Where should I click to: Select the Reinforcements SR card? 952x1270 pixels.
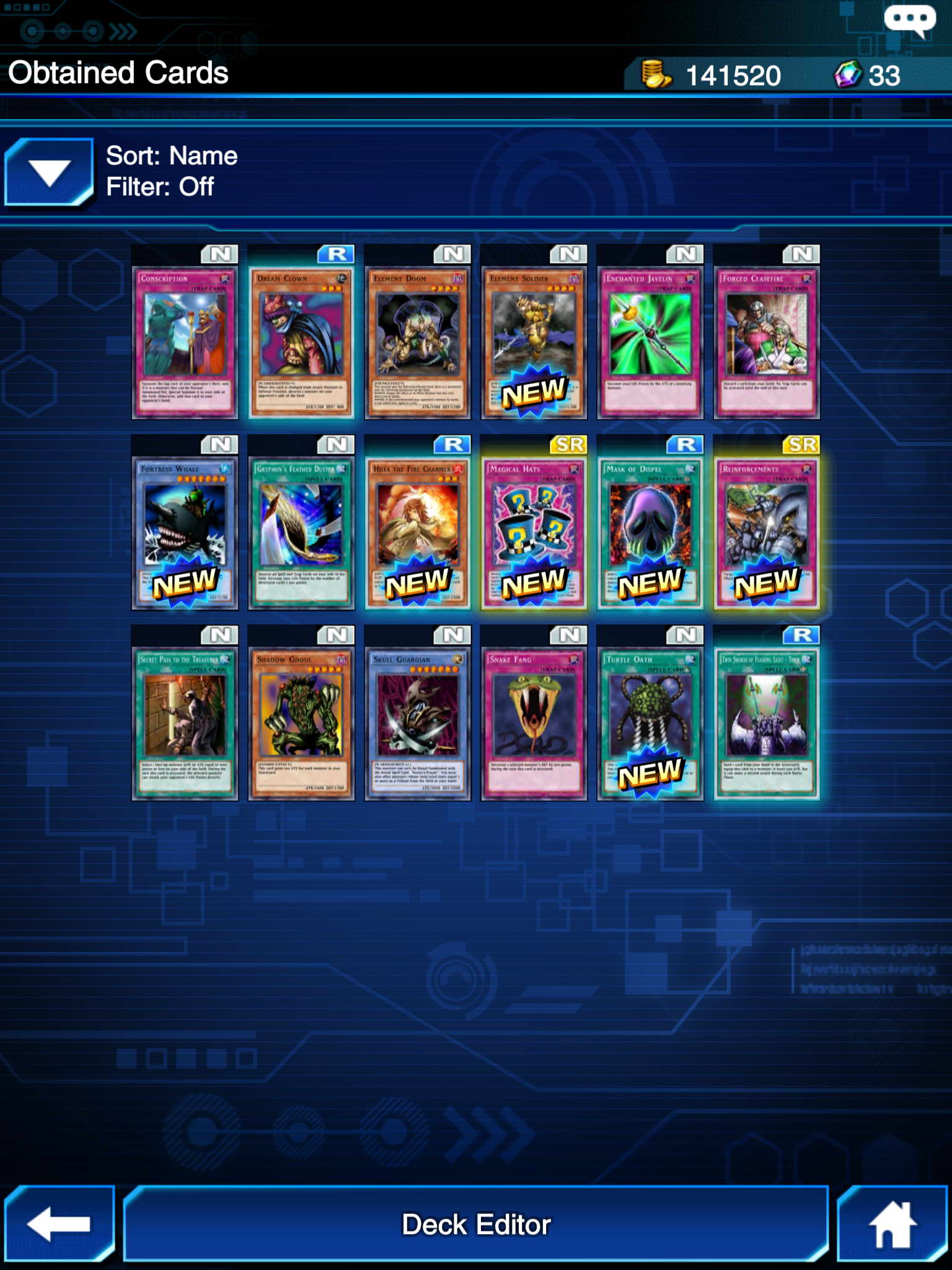pos(767,533)
